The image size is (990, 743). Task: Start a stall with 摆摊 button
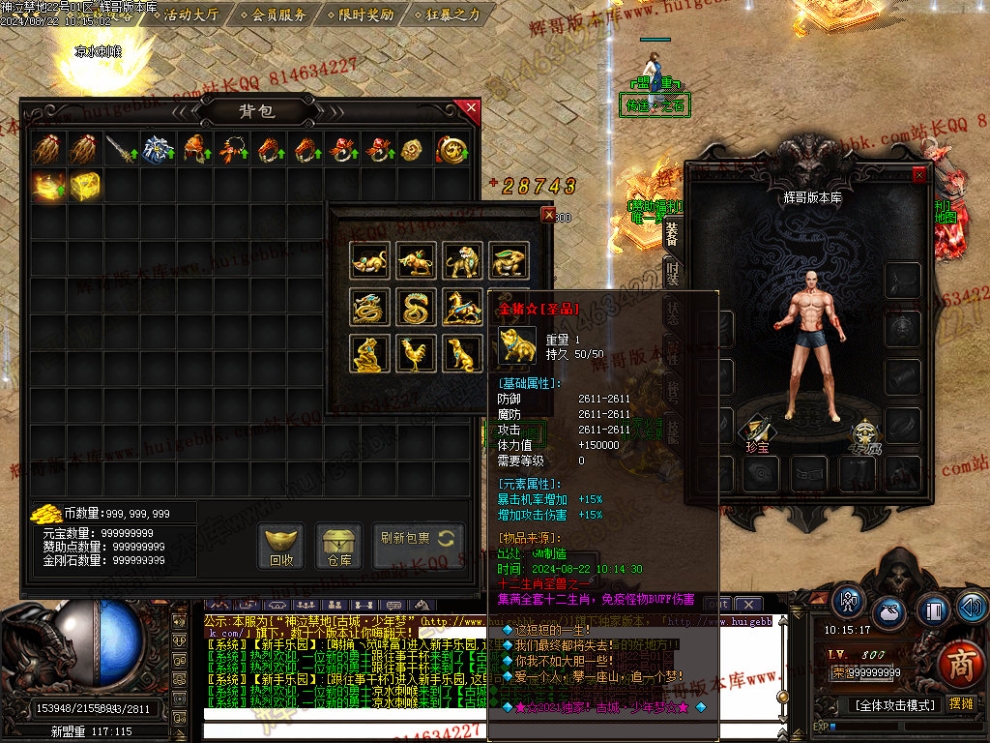click(x=960, y=704)
